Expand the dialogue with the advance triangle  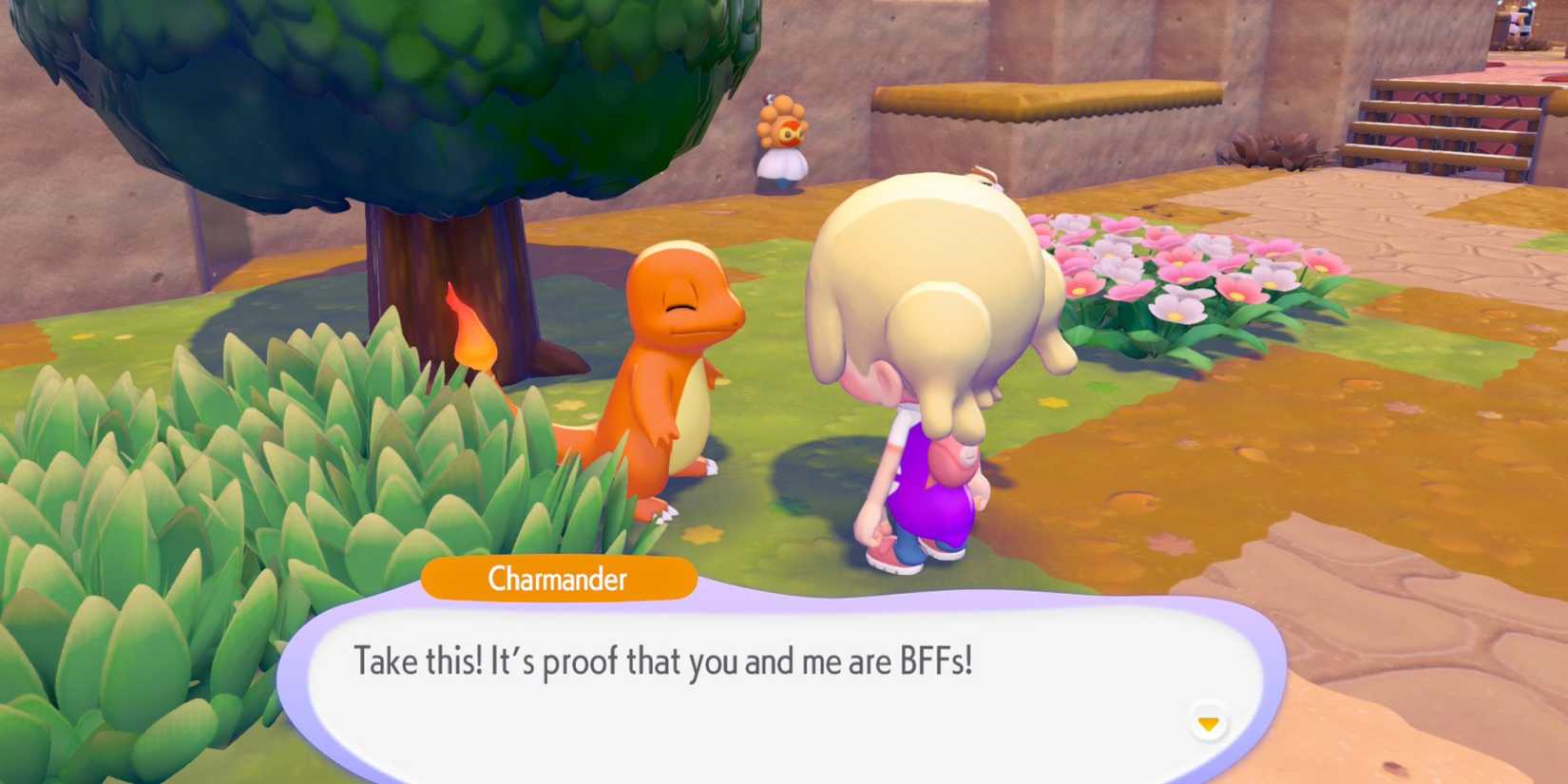1207,722
